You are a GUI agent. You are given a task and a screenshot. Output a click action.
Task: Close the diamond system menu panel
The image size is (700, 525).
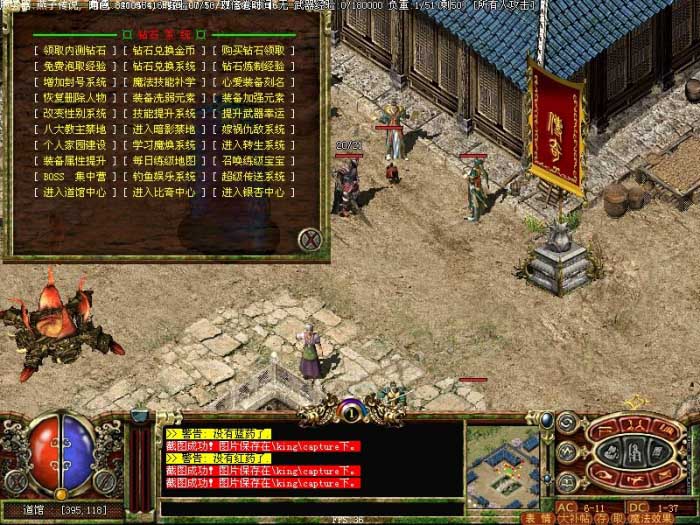click(x=310, y=238)
